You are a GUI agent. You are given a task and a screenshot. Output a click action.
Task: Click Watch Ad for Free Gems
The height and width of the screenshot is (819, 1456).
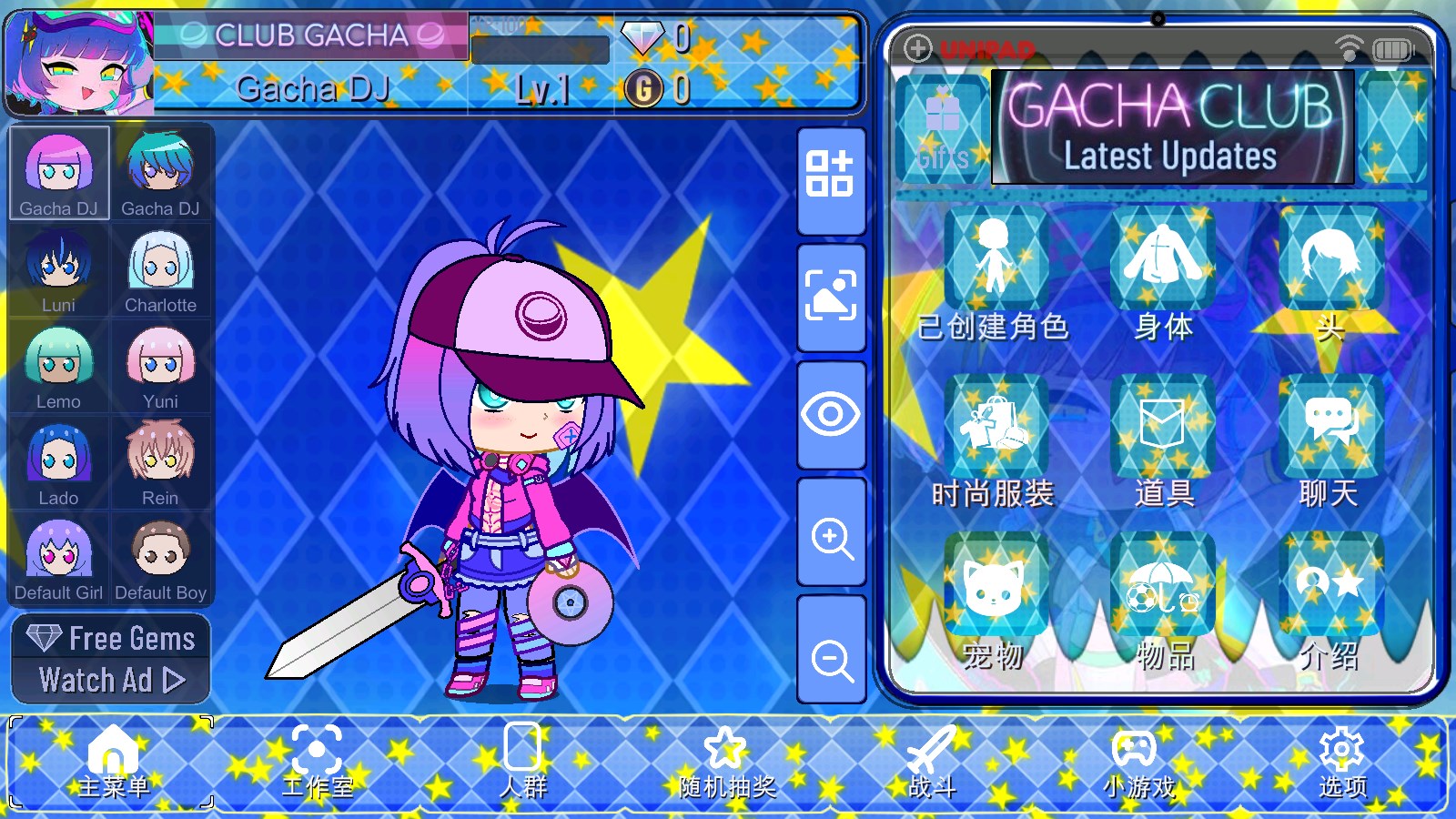click(x=111, y=678)
